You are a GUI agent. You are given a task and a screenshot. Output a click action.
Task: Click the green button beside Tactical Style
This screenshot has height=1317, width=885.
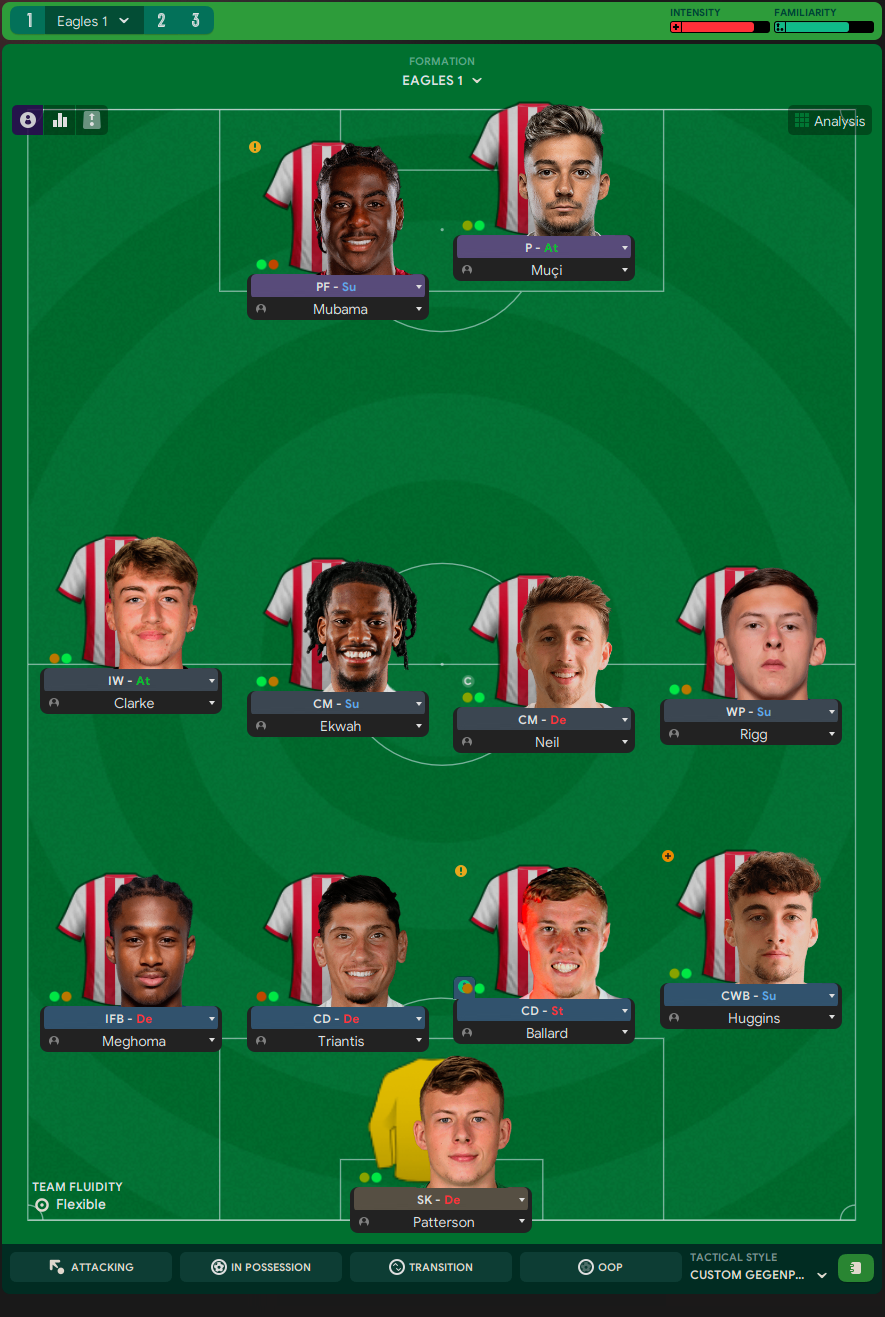855,1268
